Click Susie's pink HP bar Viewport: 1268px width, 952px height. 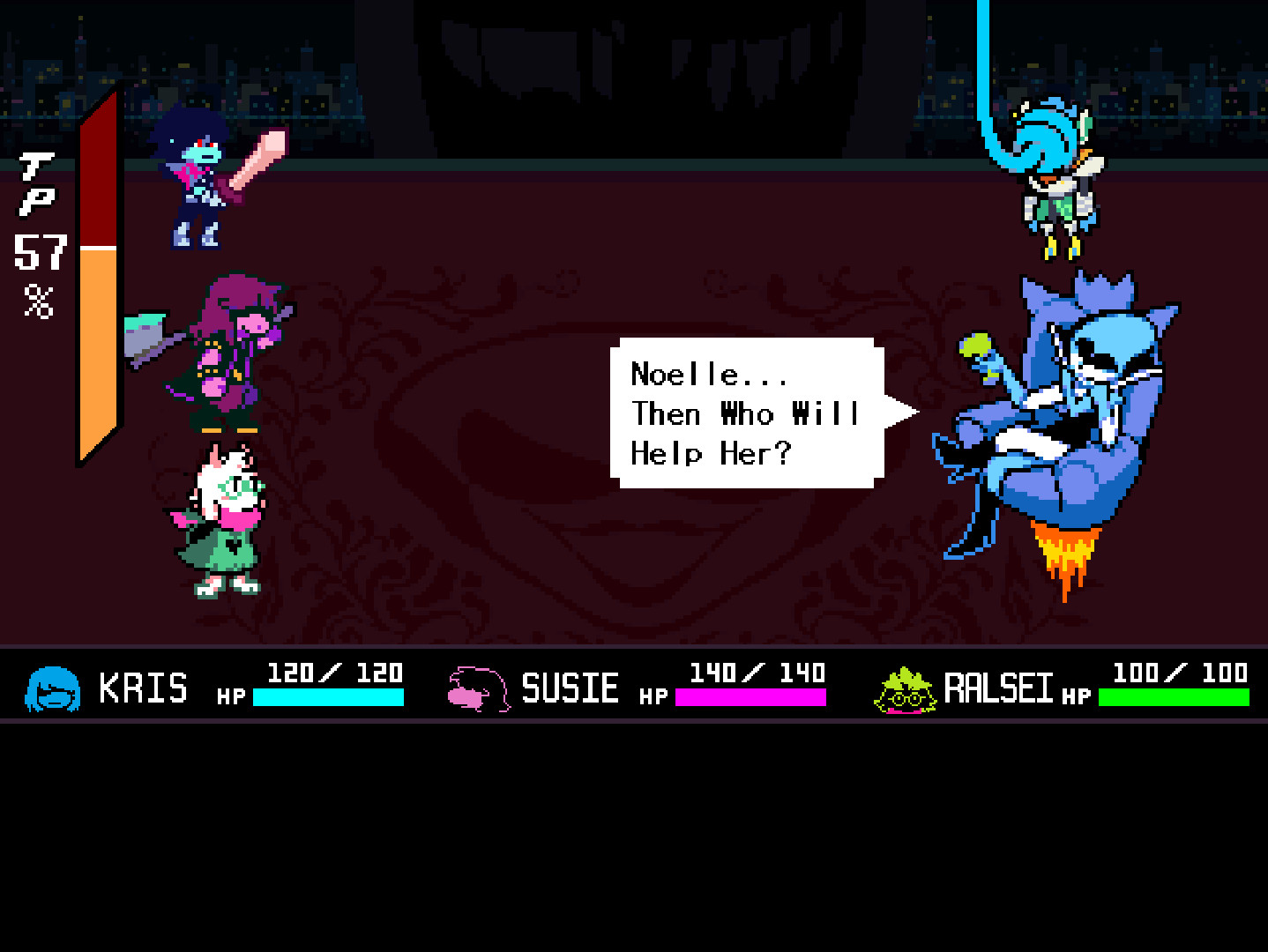click(750, 699)
